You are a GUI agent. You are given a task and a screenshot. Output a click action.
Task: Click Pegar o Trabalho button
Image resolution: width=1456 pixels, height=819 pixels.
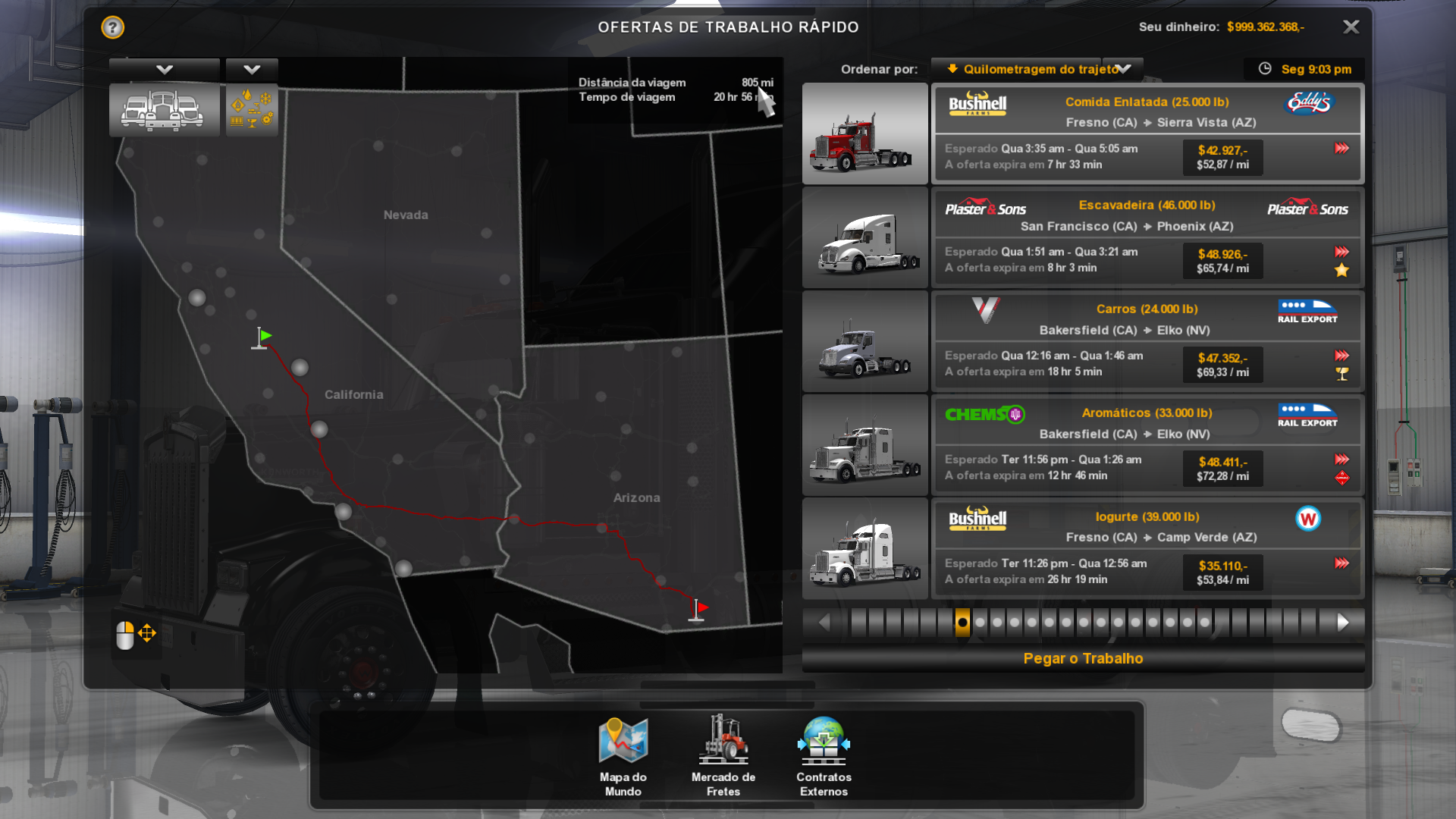pos(1083,658)
